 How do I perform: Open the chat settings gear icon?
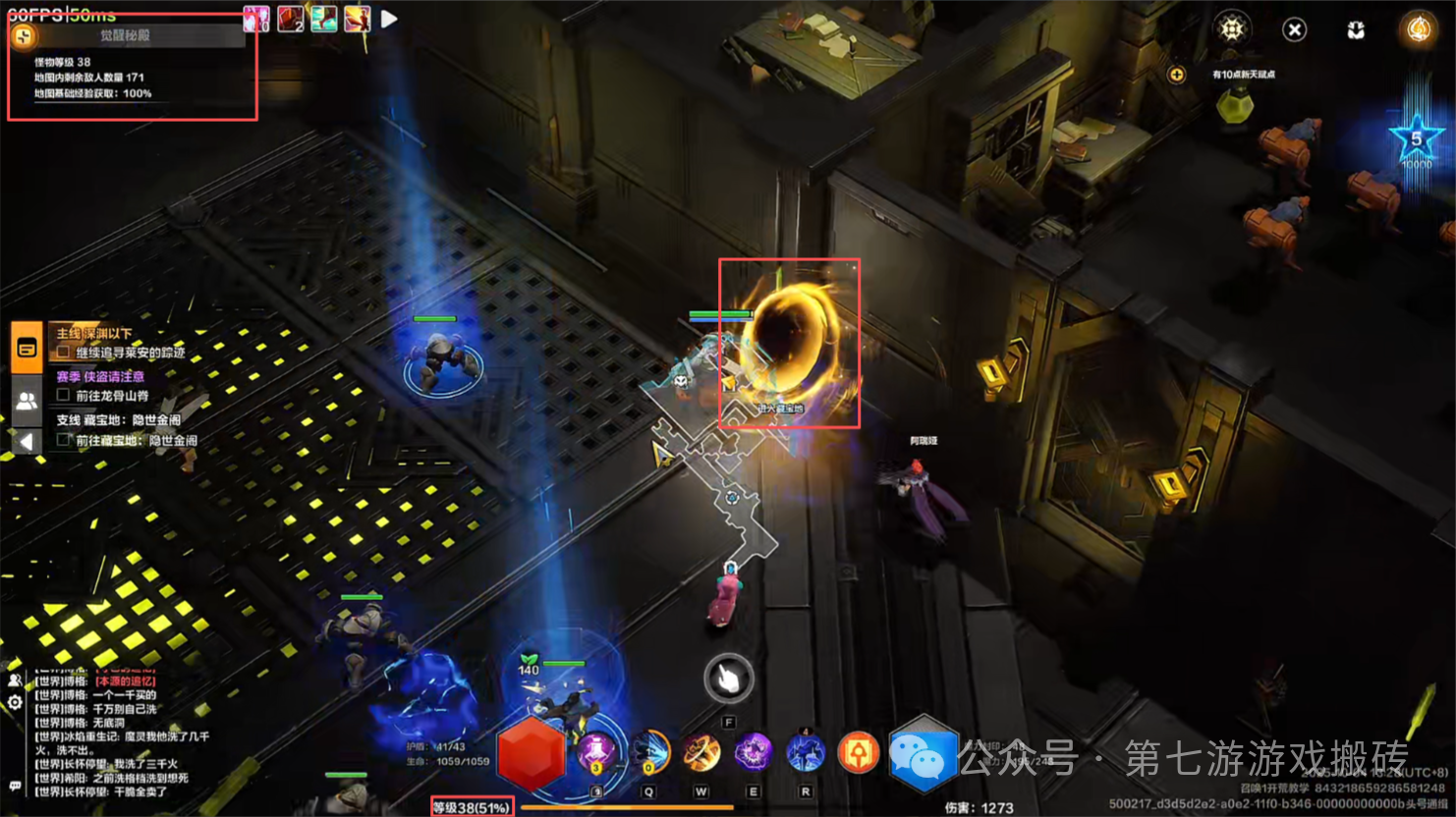(x=15, y=702)
